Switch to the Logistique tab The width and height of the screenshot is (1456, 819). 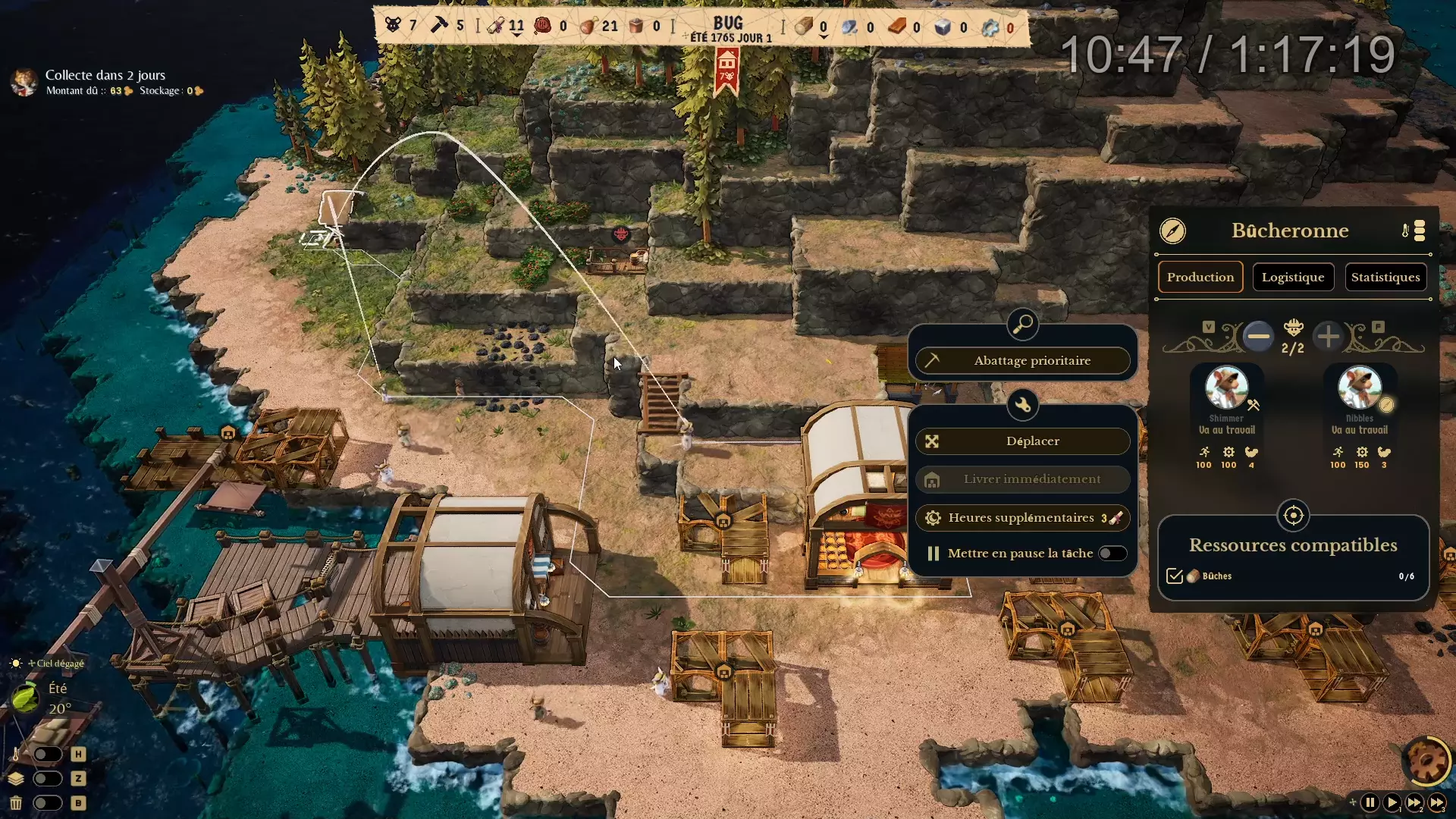pyautogui.click(x=1292, y=276)
